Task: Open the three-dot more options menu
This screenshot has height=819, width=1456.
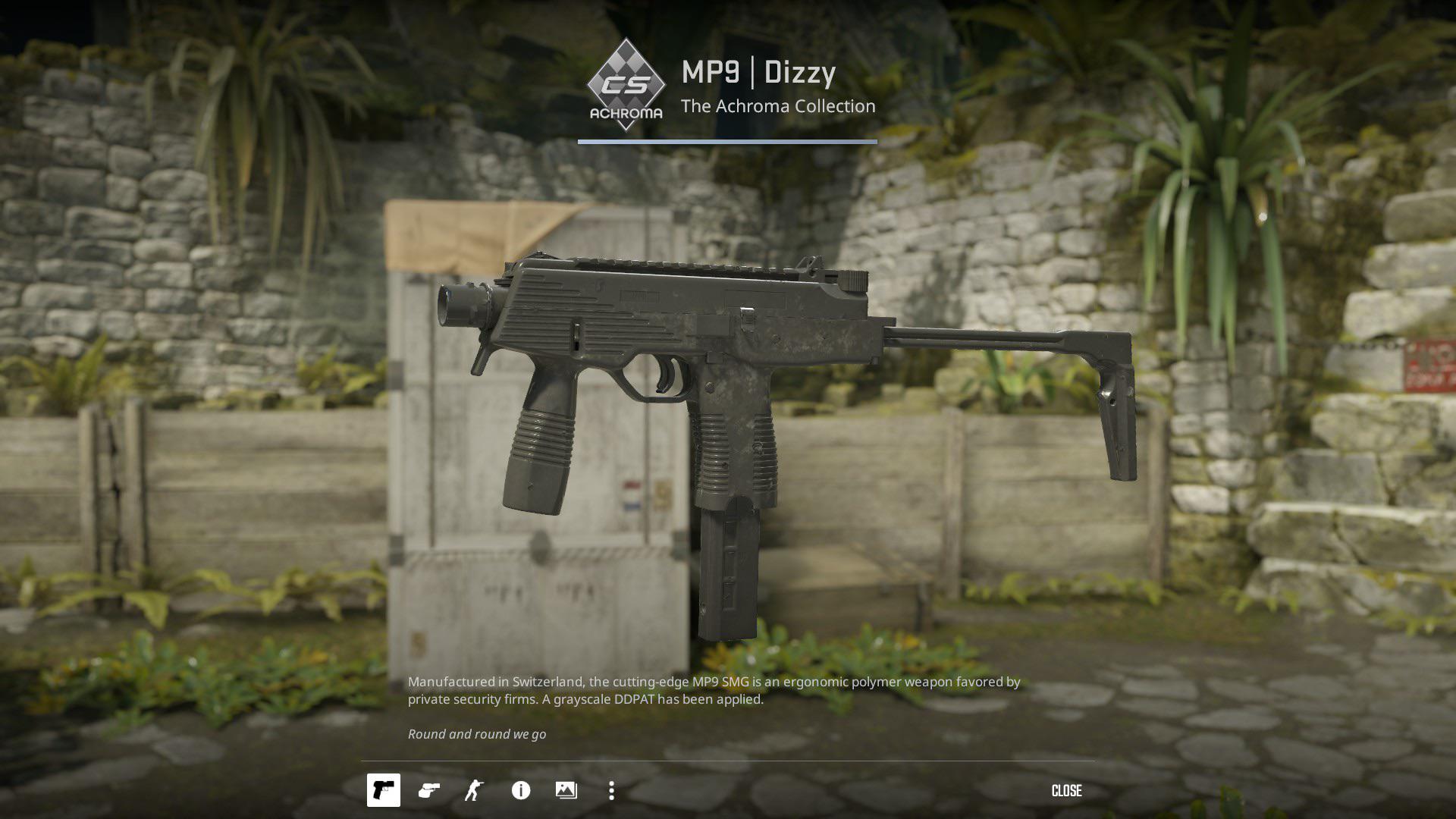Action: [x=611, y=791]
